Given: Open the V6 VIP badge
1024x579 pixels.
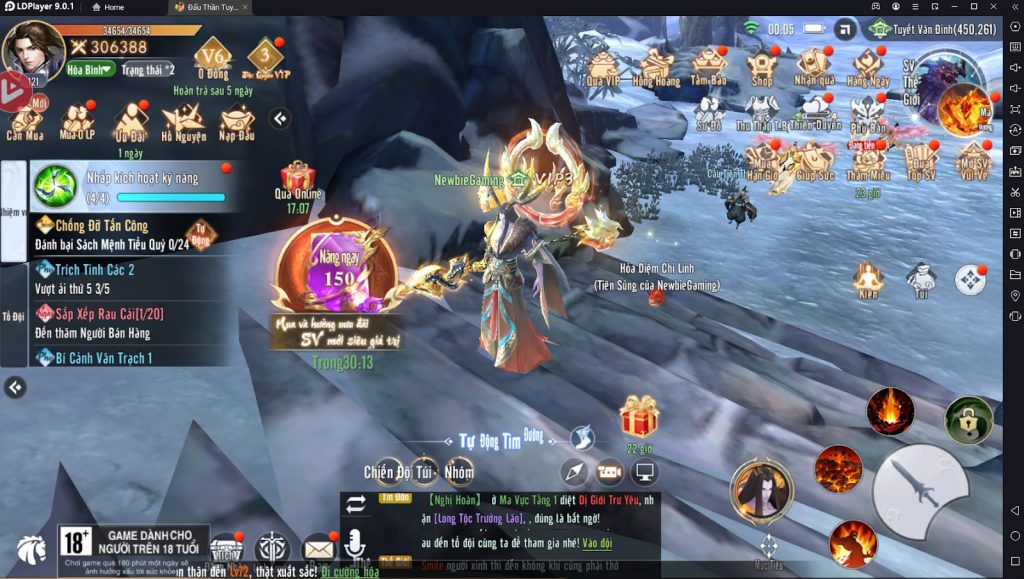Looking at the screenshot, I should point(212,56).
